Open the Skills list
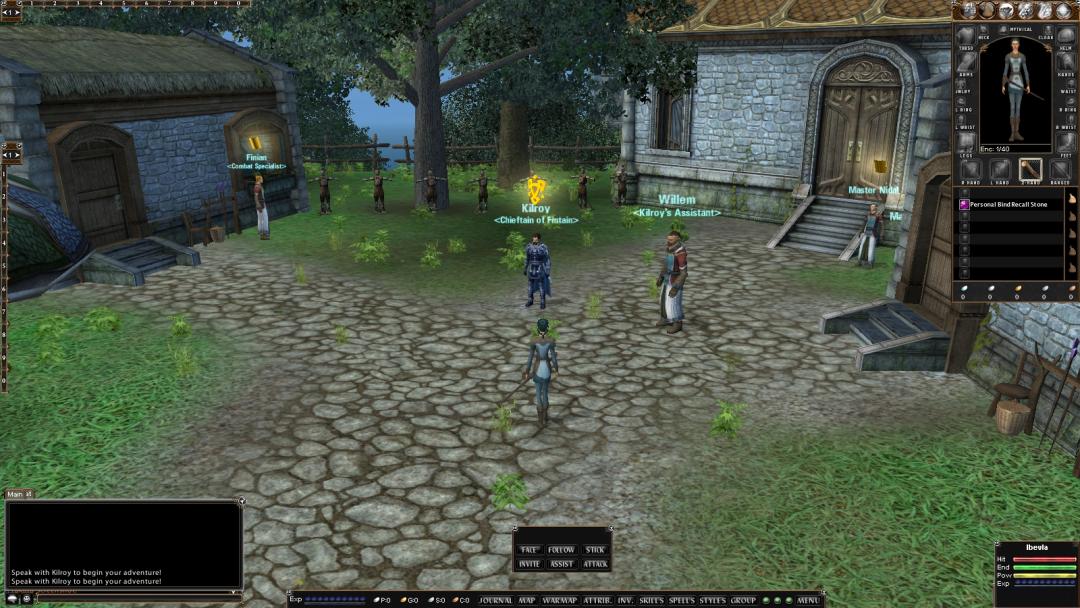Image resolution: width=1080 pixels, height=608 pixels. pyautogui.click(x=651, y=600)
